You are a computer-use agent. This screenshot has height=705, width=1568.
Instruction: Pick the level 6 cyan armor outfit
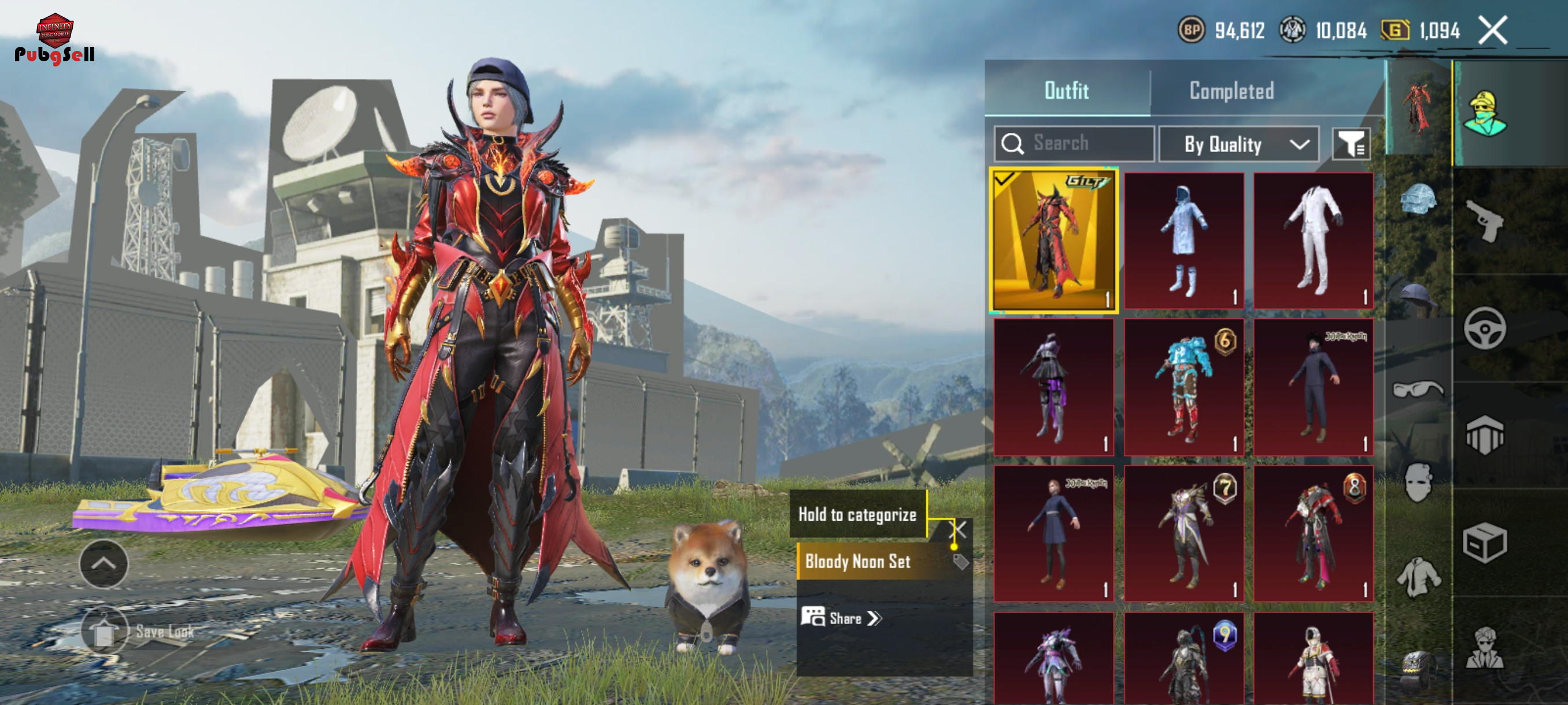1184,387
